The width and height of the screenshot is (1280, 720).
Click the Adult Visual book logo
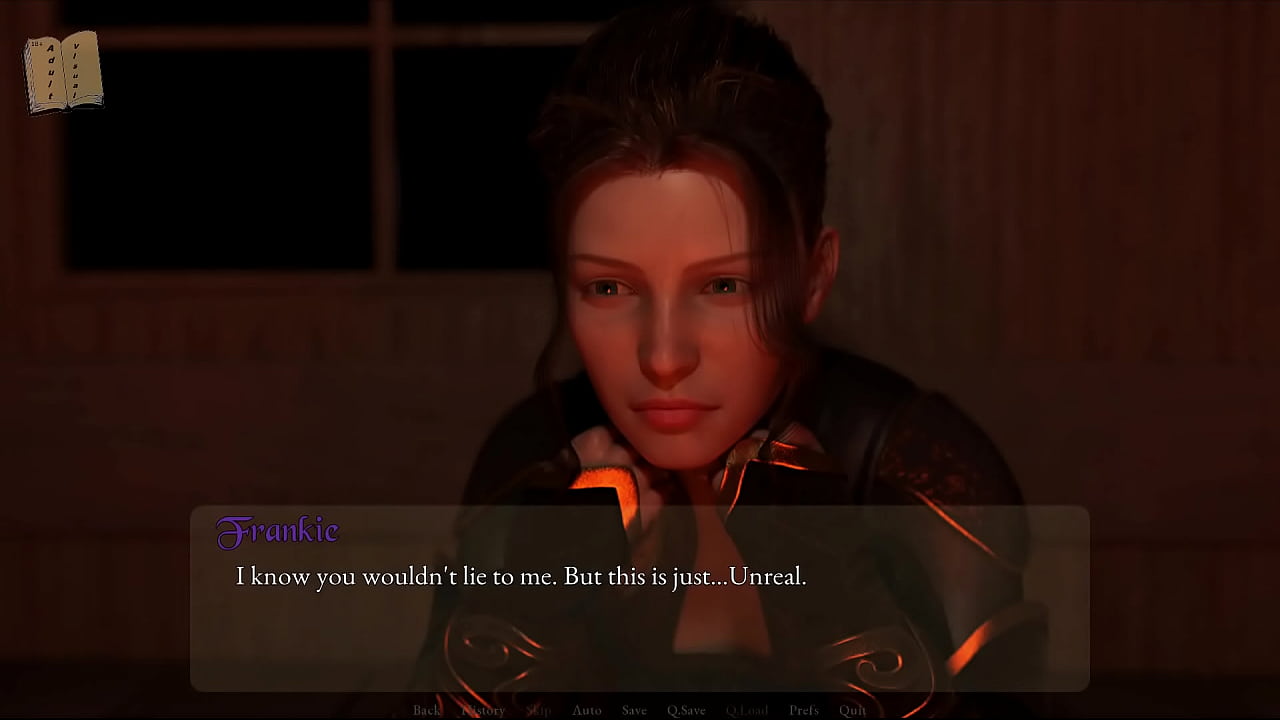click(x=64, y=72)
